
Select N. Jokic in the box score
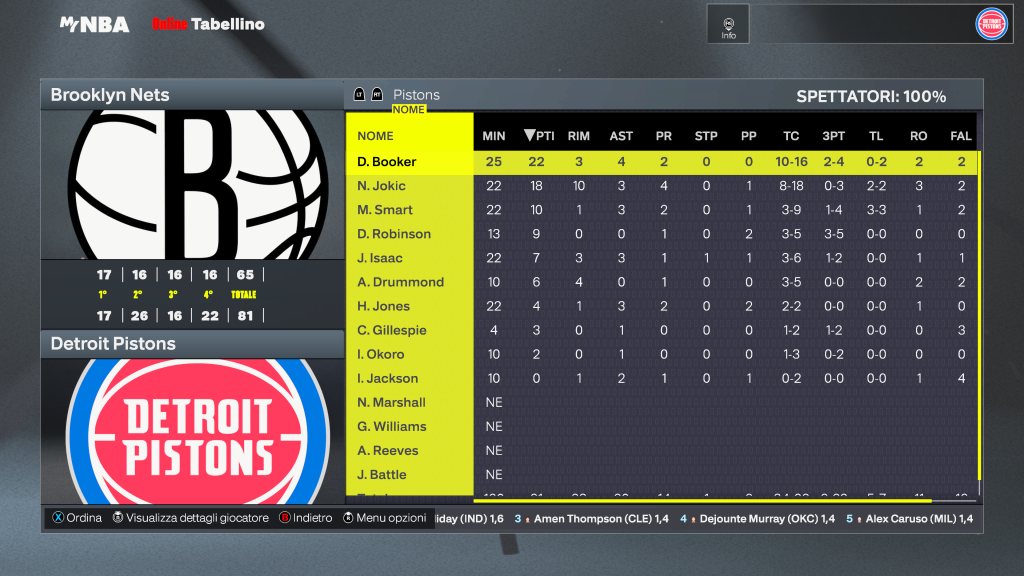(382, 186)
